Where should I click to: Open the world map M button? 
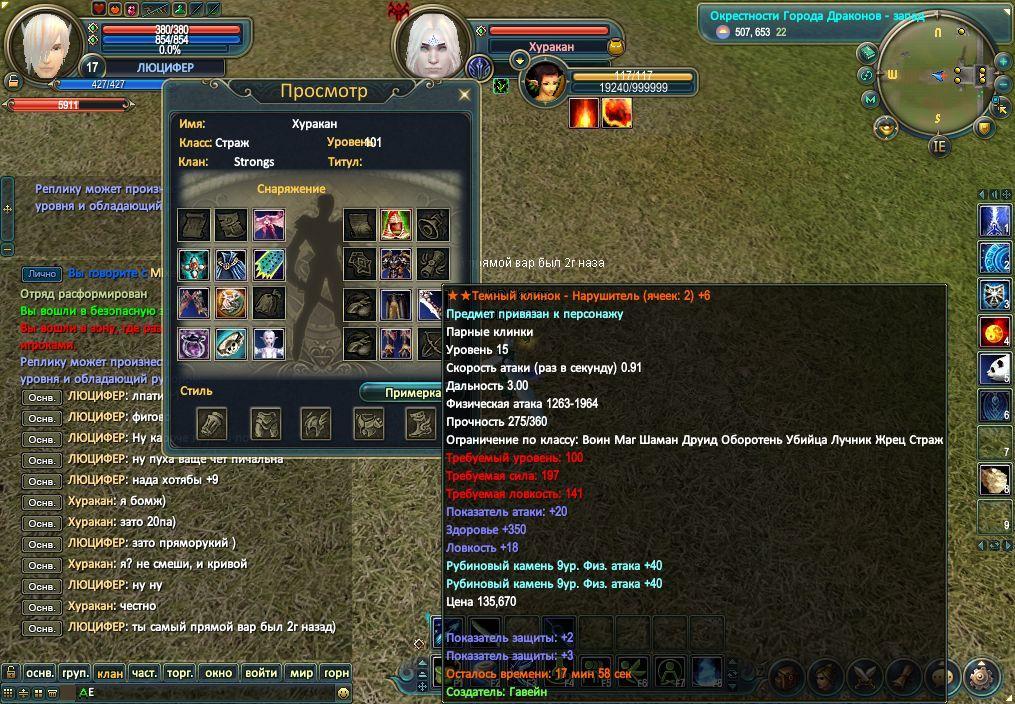pyautogui.click(x=870, y=99)
